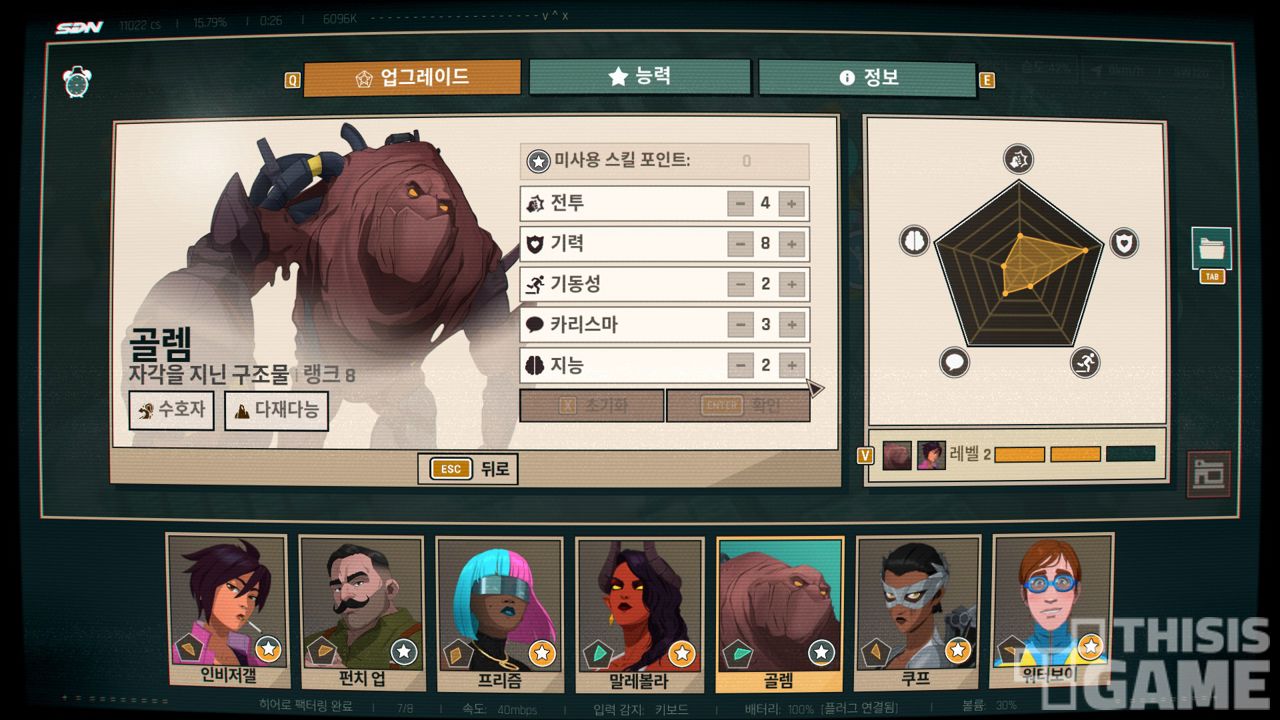Click the 초기화 reset button
Viewport: 1280px width, 720px height.
click(x=592, y=406)
